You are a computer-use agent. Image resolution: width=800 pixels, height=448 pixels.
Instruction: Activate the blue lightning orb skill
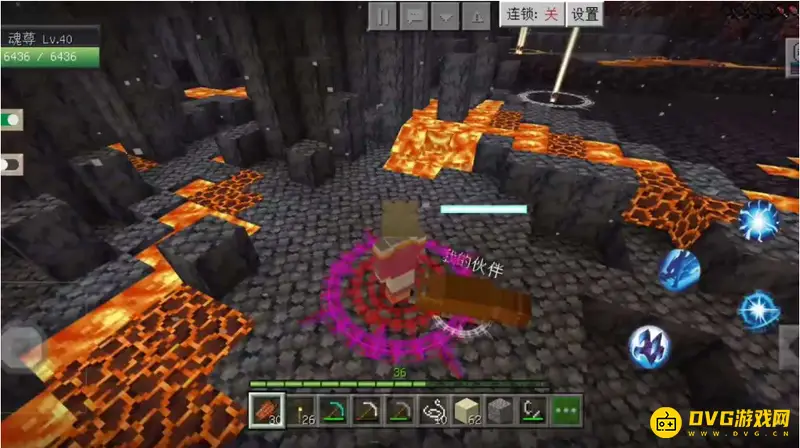(x=758, y=220)
